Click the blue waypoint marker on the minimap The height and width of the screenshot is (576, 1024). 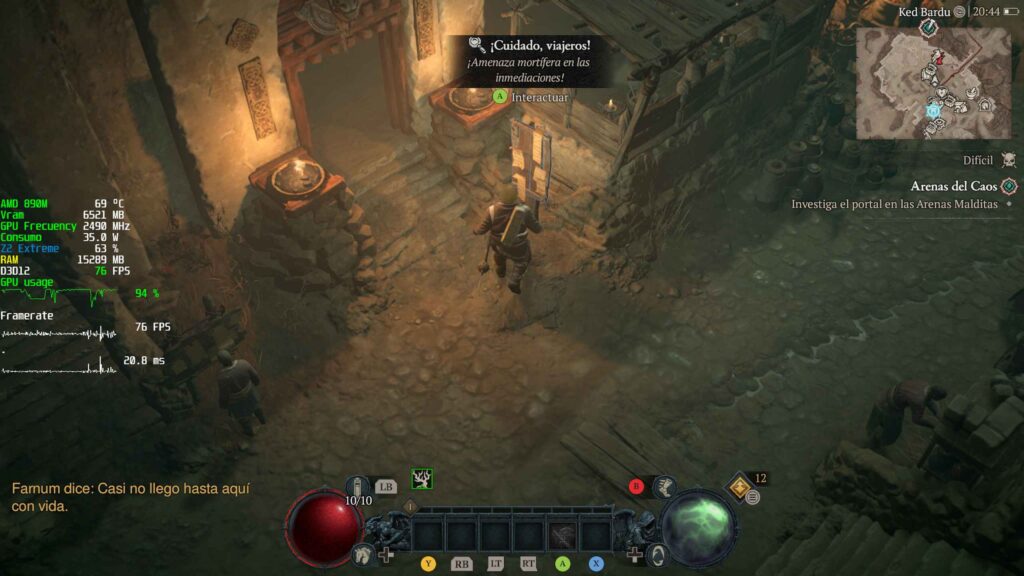[x=933, y=110]
